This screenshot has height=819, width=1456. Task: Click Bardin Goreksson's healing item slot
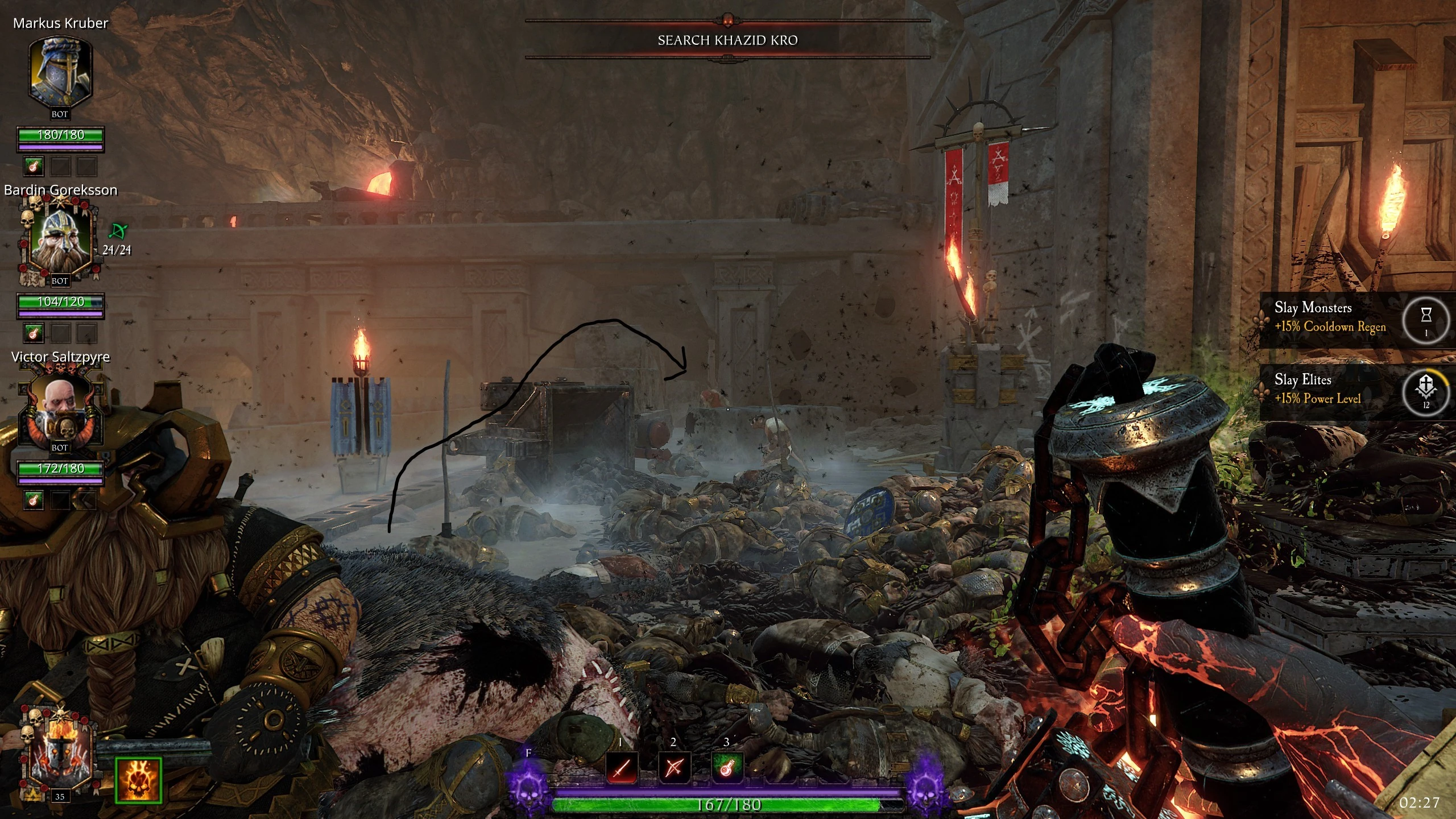point(34,333)
